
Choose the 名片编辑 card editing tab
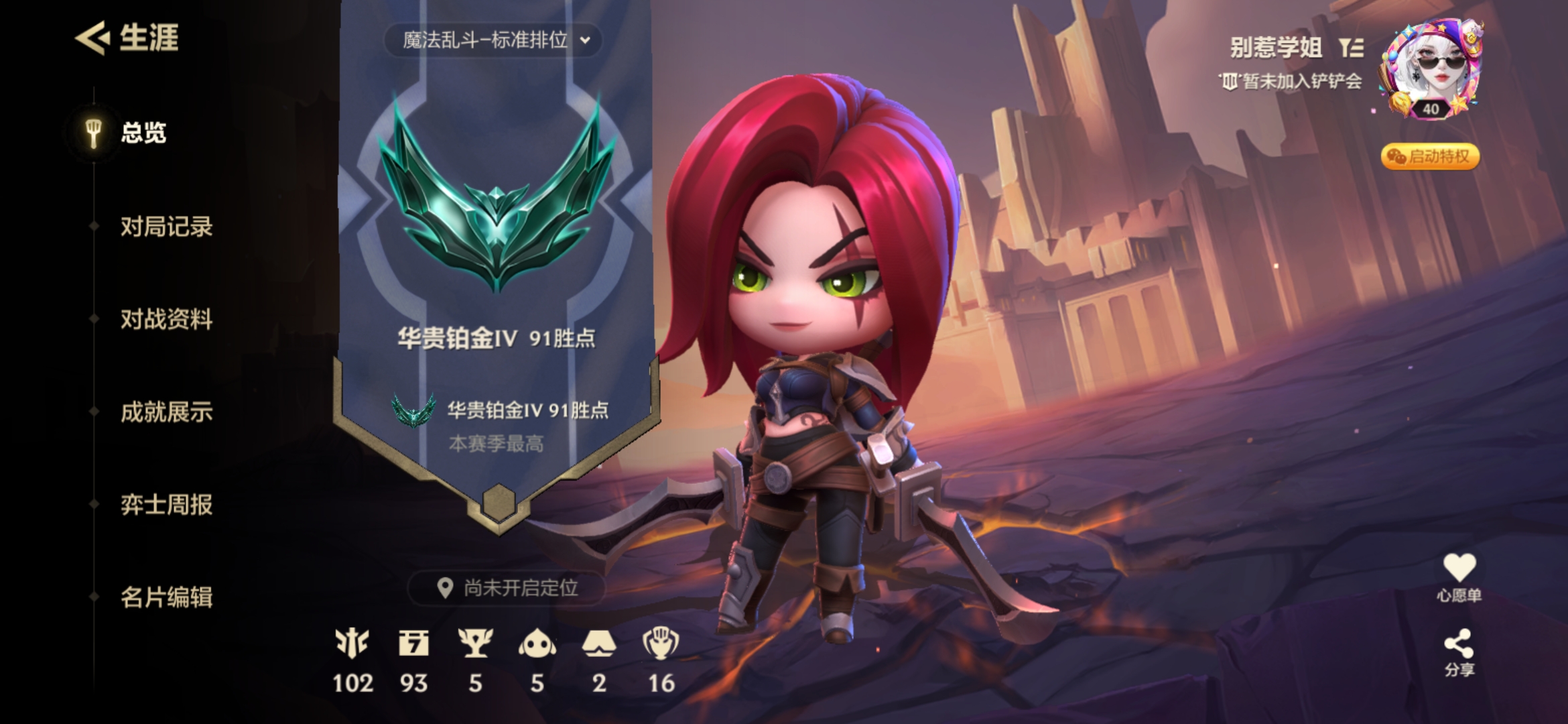[x=166, y=597]
